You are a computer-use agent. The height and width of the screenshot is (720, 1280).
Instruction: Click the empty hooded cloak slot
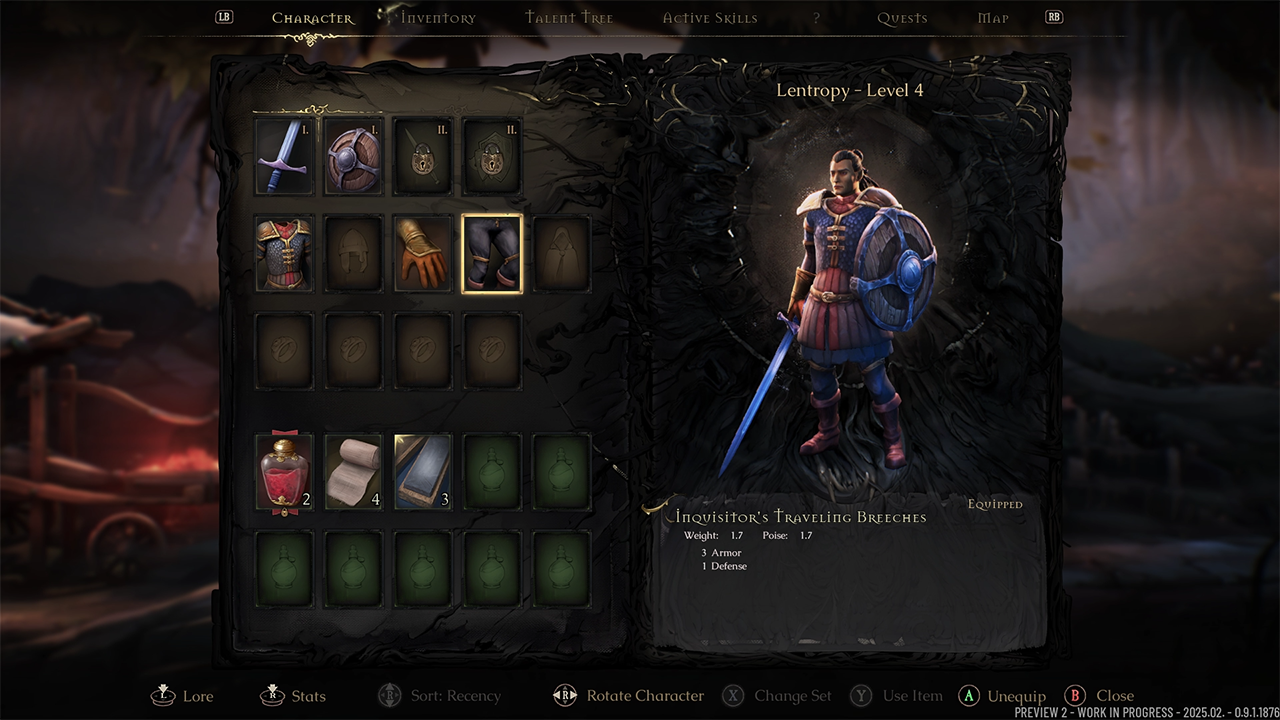pyautogui.click(x=562, y=254)
